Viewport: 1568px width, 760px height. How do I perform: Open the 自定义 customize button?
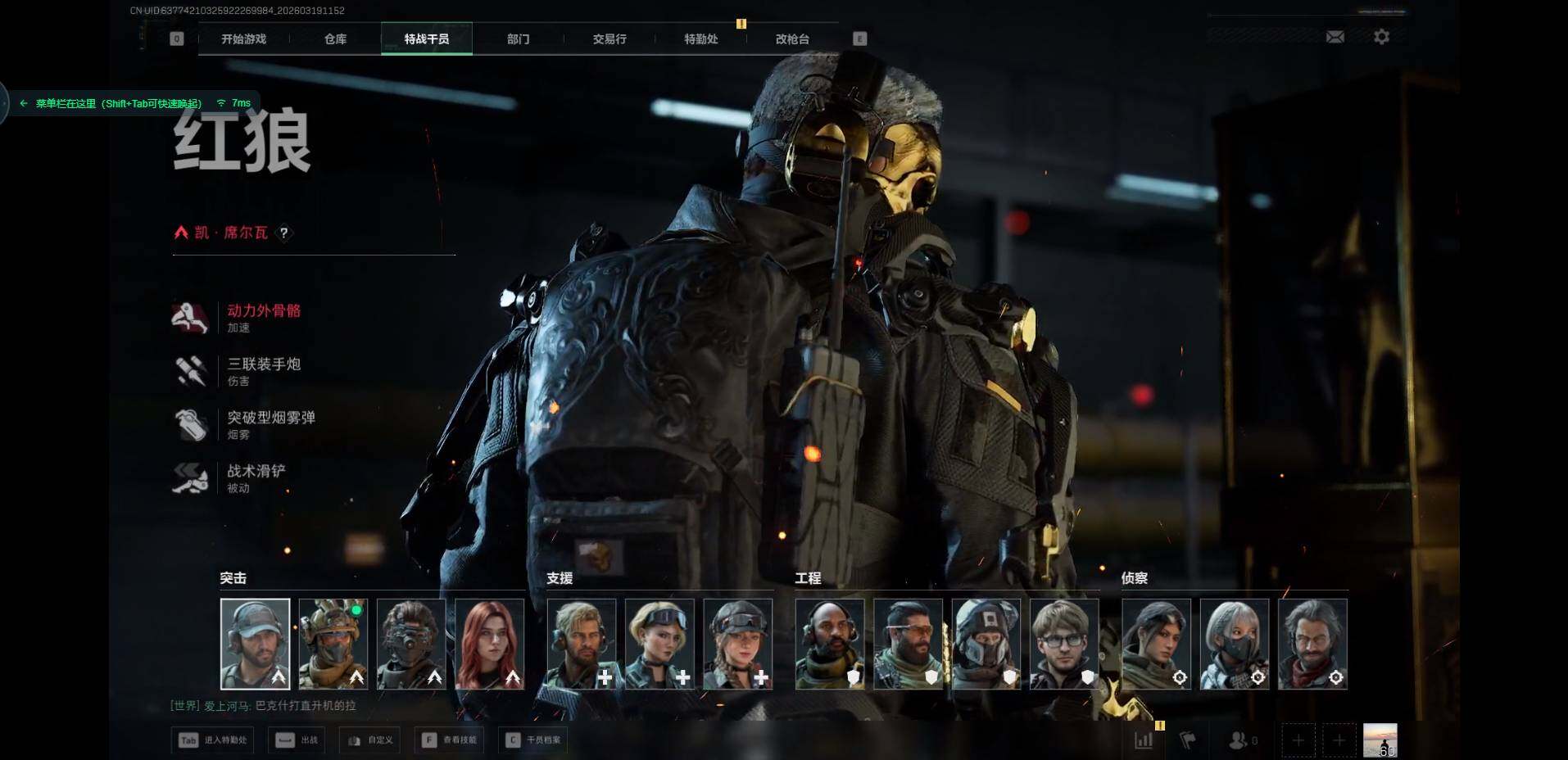pos(370,740)
